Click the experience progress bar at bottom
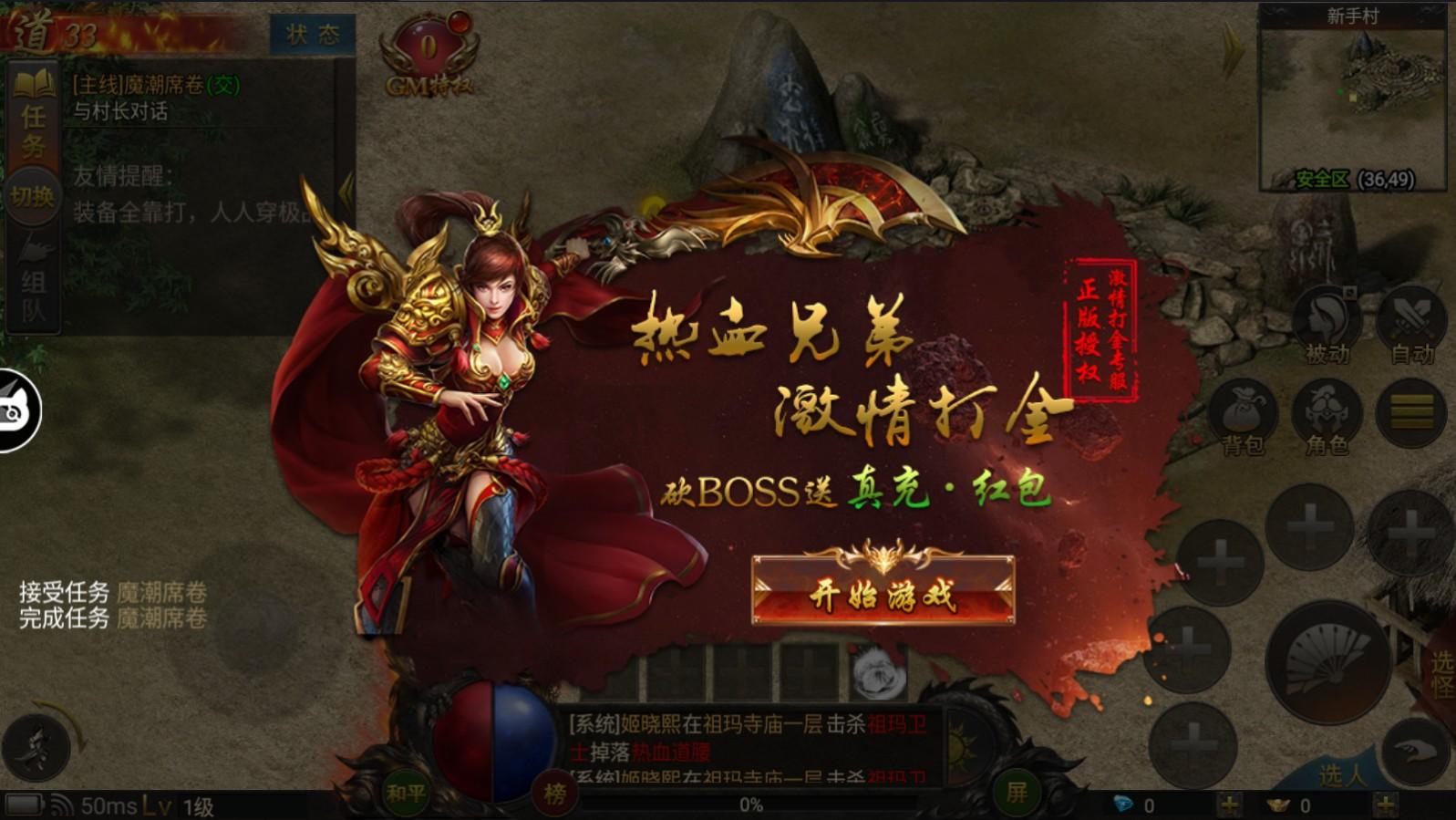 [x=748, y=804]
